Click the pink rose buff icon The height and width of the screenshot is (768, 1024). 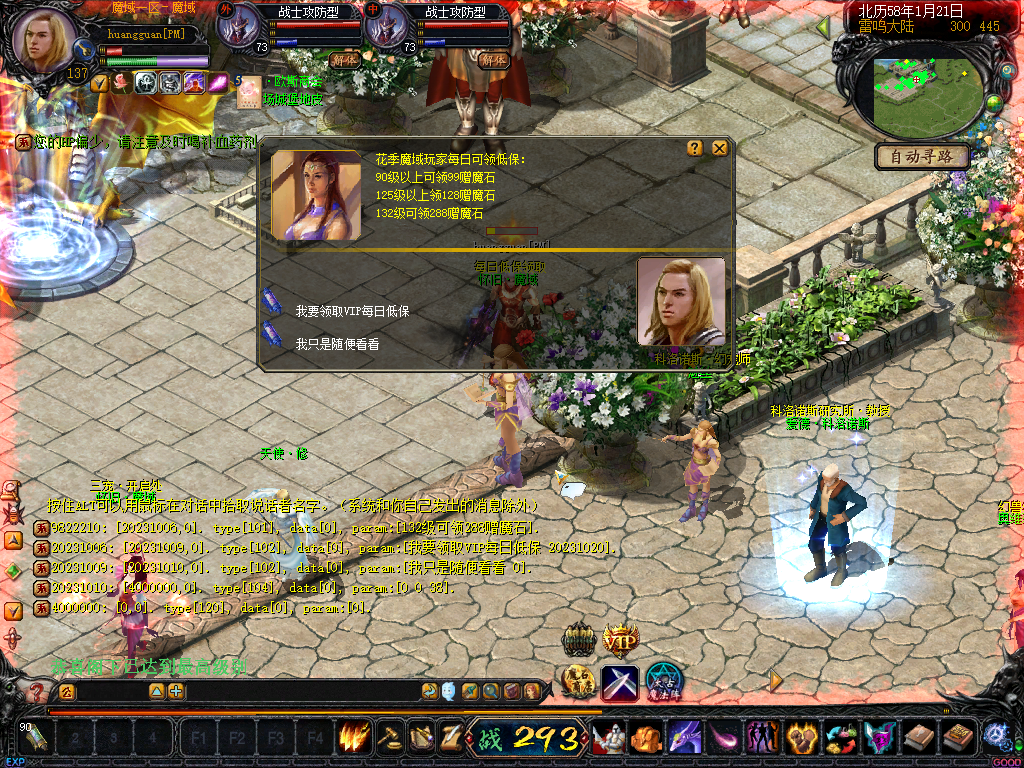(x=122, y=83)
